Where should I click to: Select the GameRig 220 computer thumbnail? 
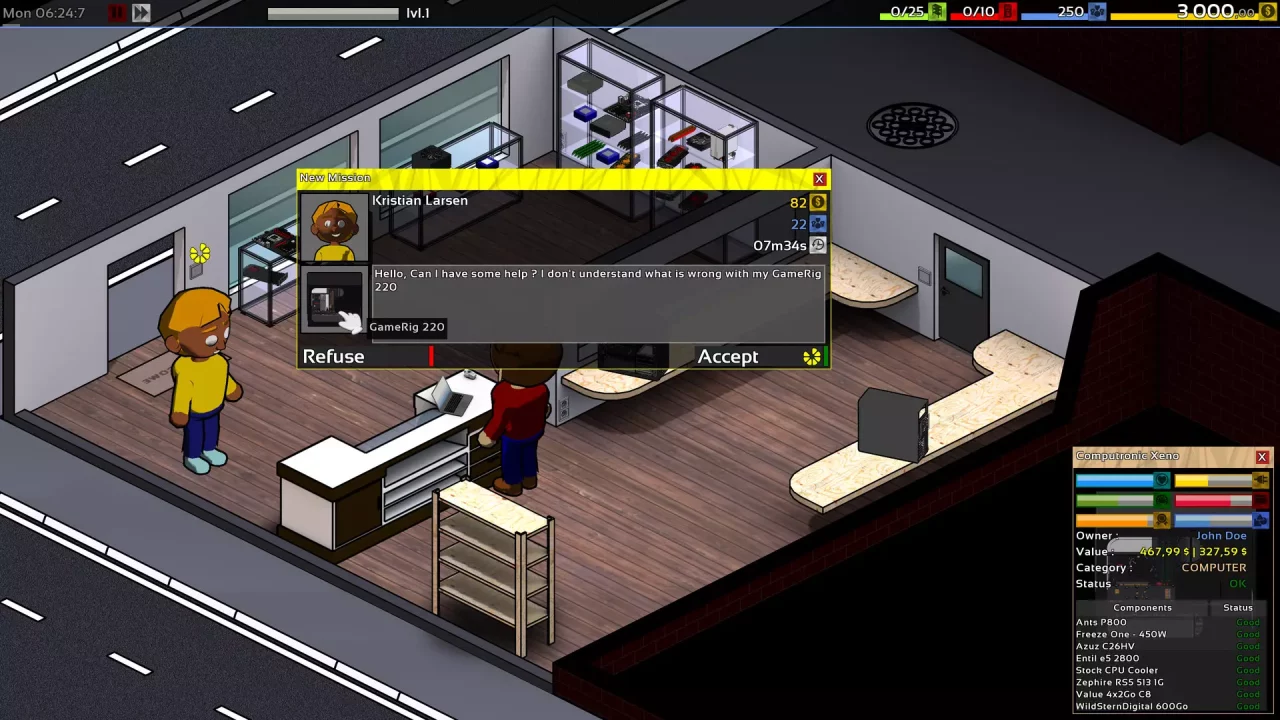point(334,300)
